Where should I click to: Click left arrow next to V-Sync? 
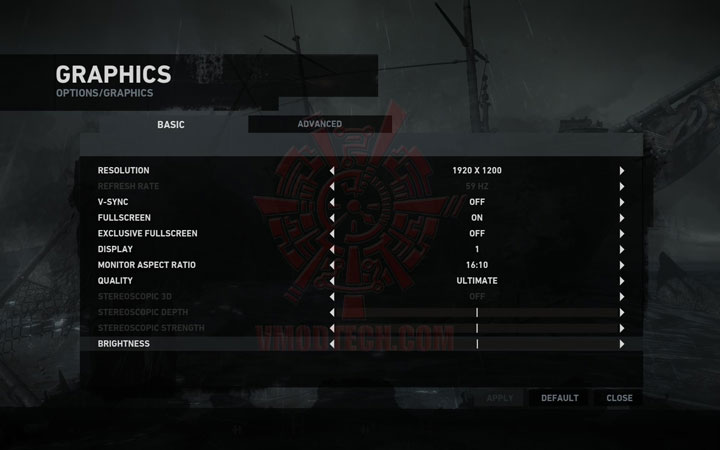coord(332,202)
